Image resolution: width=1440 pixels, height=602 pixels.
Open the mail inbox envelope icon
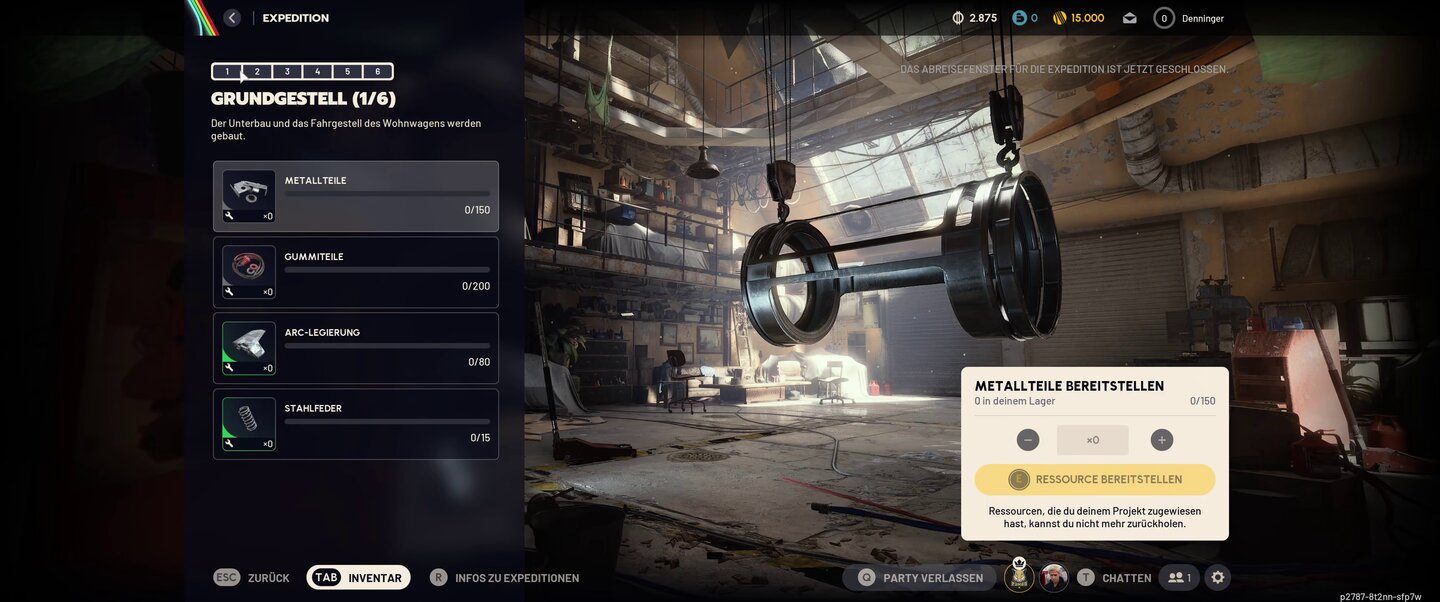point(1130,18)
